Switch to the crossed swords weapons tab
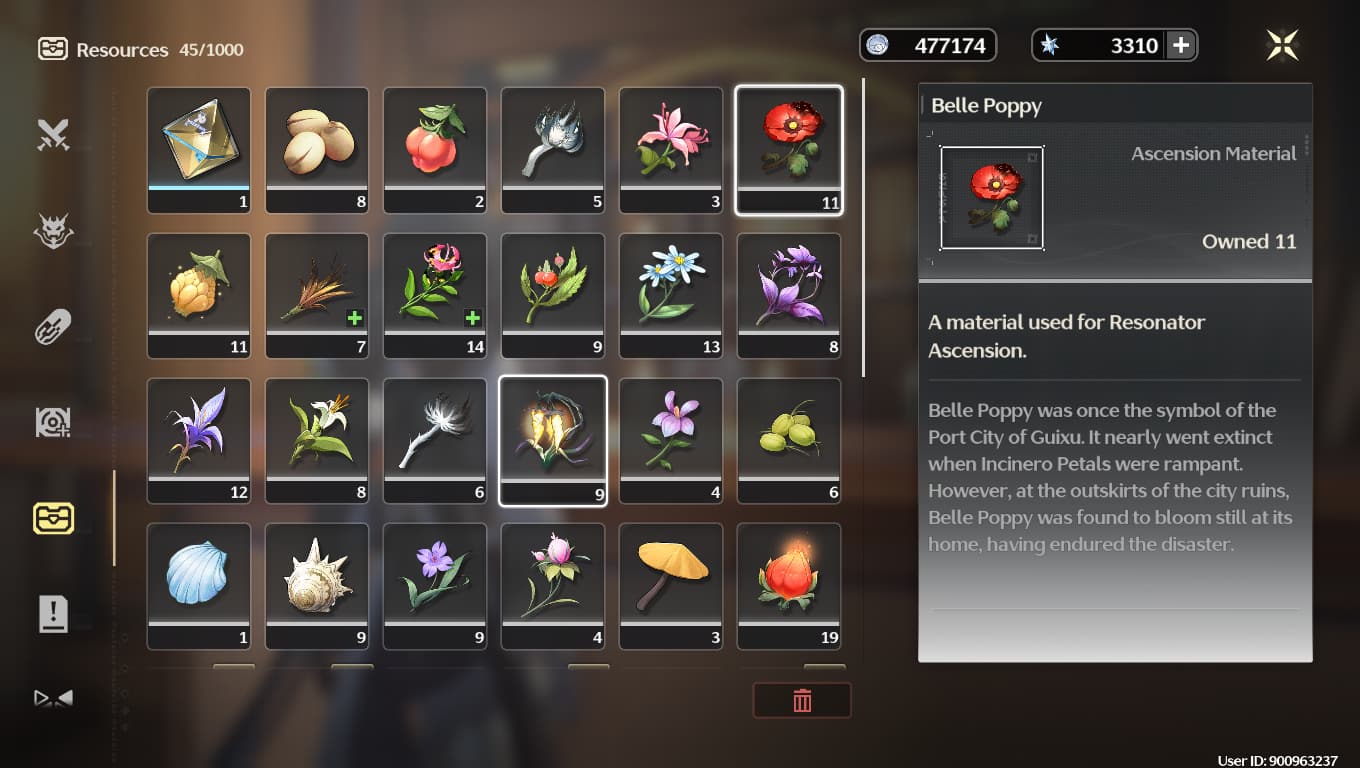 click(53, 135)
